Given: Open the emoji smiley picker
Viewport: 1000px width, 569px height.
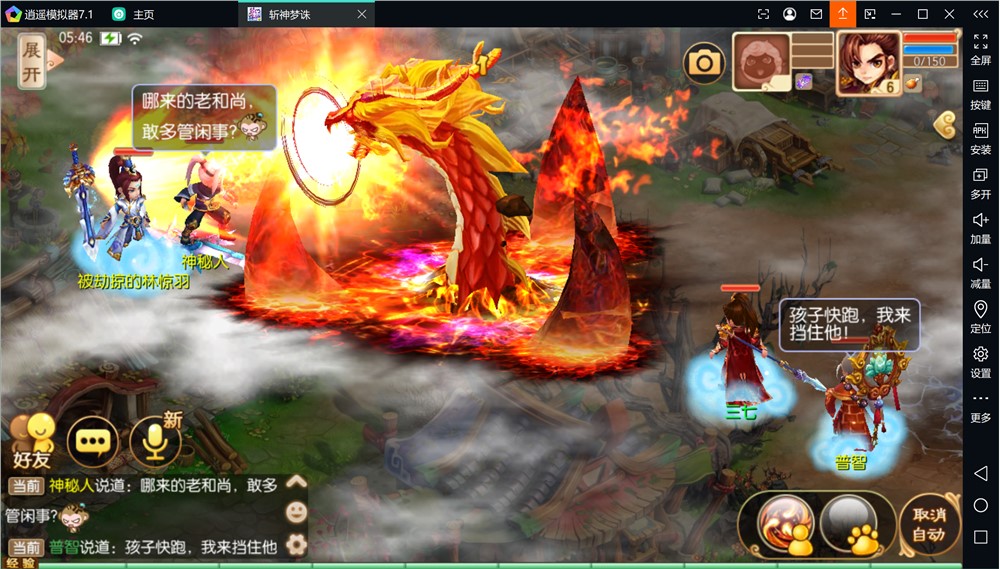Looking at the screenshot, I should click(x=296, y=513).
